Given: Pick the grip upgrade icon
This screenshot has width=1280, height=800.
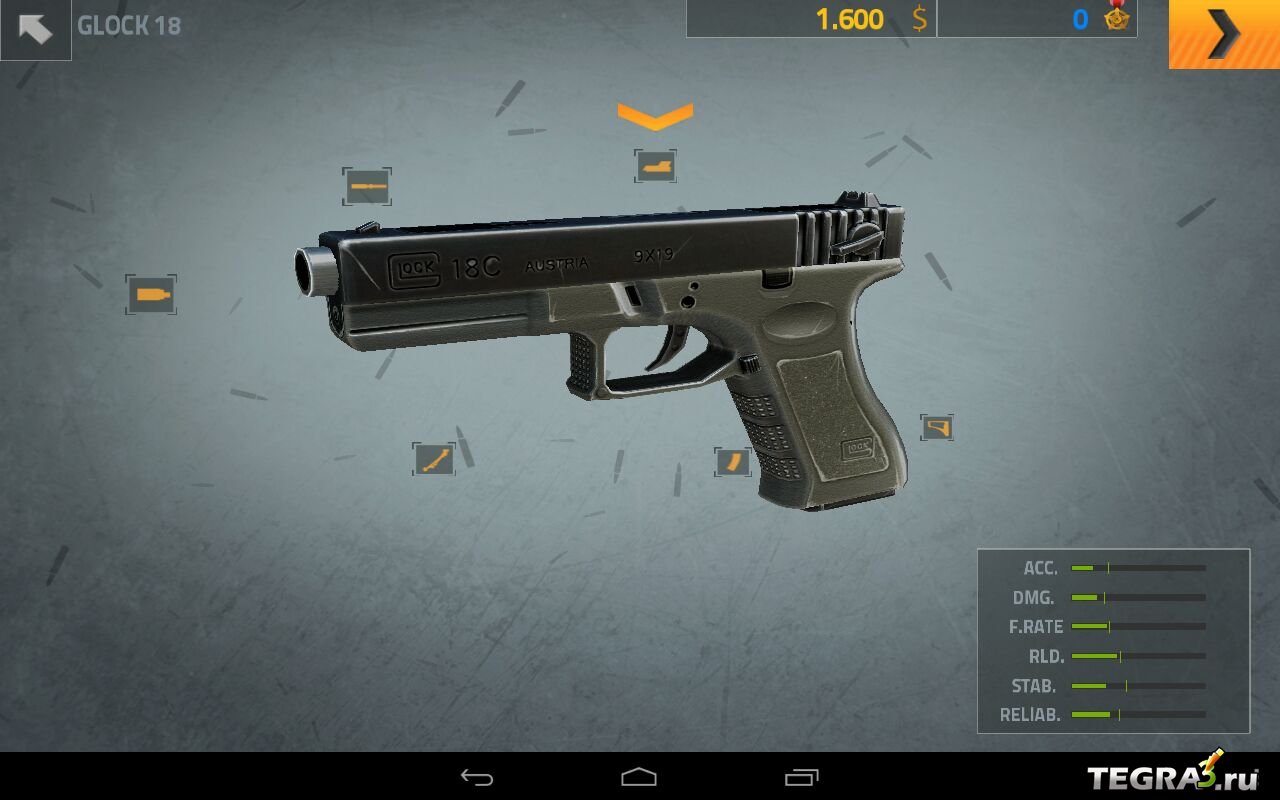Looking at the screenshot, I should (937, 428).
